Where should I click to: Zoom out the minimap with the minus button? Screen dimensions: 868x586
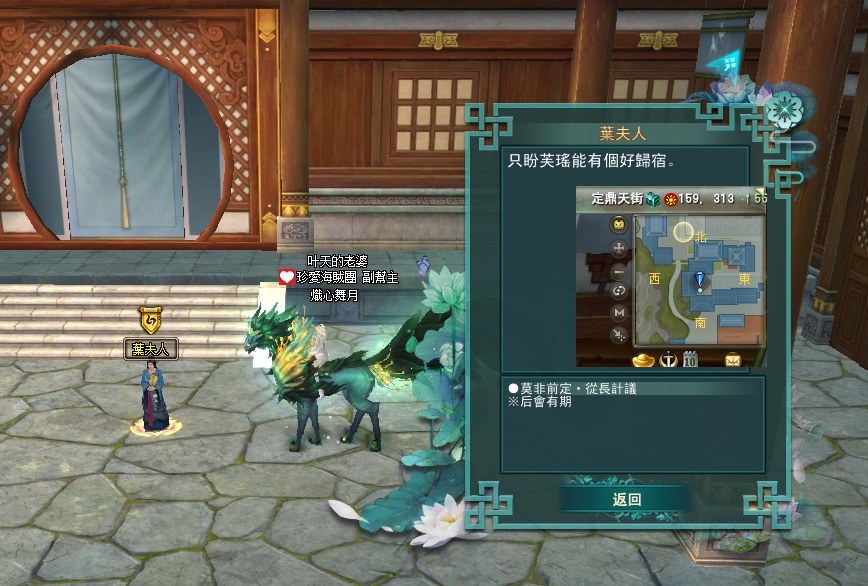pos(619,270)
